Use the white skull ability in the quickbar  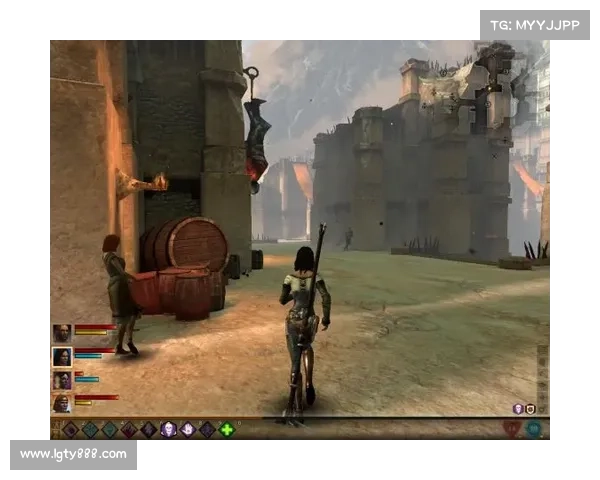168,429
